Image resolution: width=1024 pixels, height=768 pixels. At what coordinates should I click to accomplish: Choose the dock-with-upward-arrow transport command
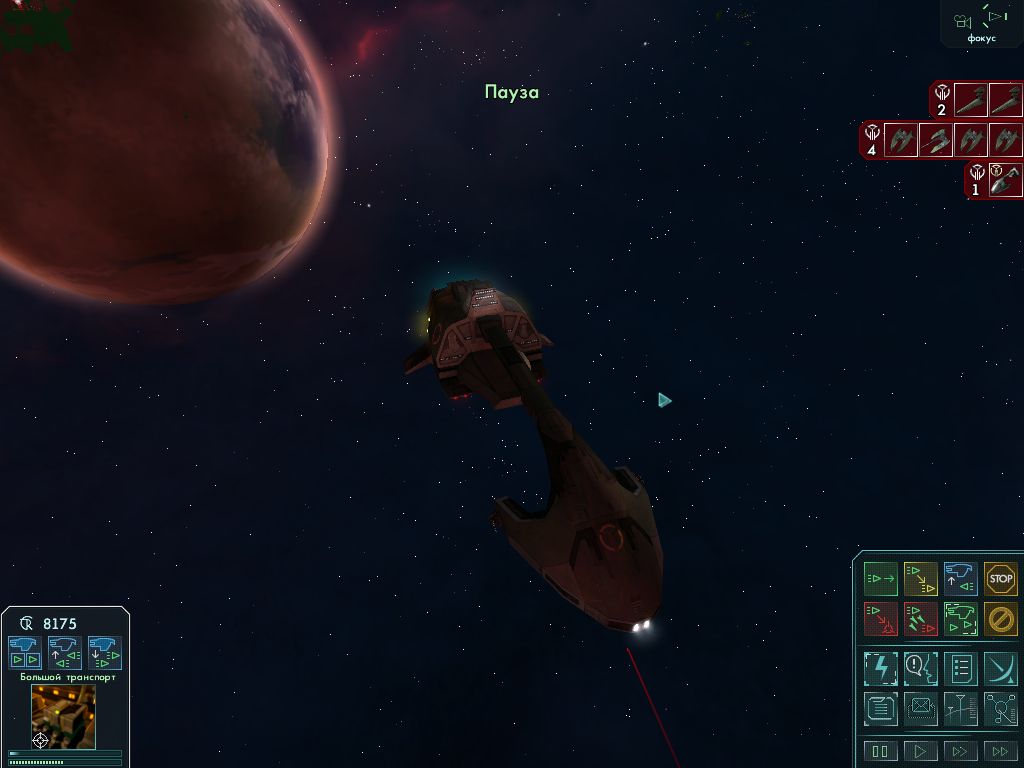click(x=64, y=652)
